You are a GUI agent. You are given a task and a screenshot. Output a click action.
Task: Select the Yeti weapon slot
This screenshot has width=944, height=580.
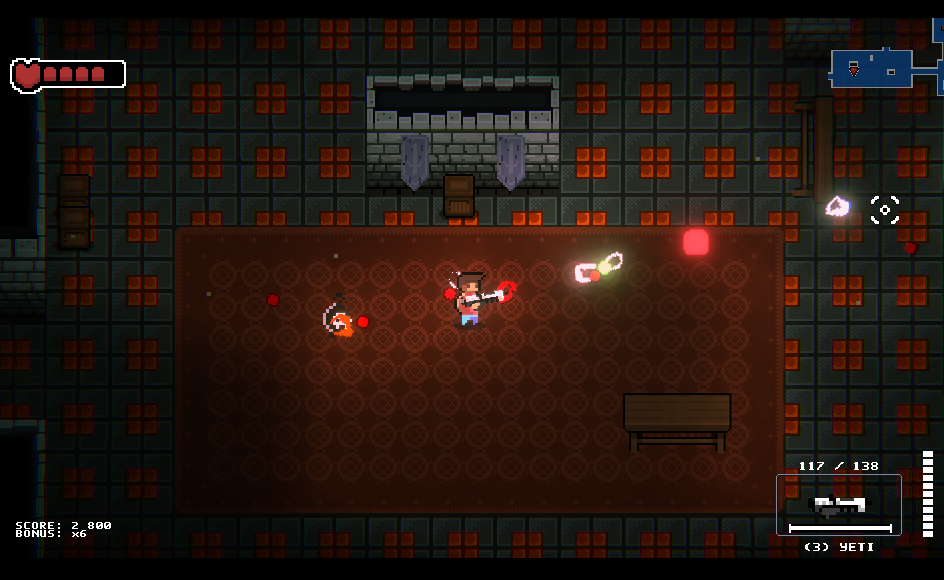tap(838, 505)
